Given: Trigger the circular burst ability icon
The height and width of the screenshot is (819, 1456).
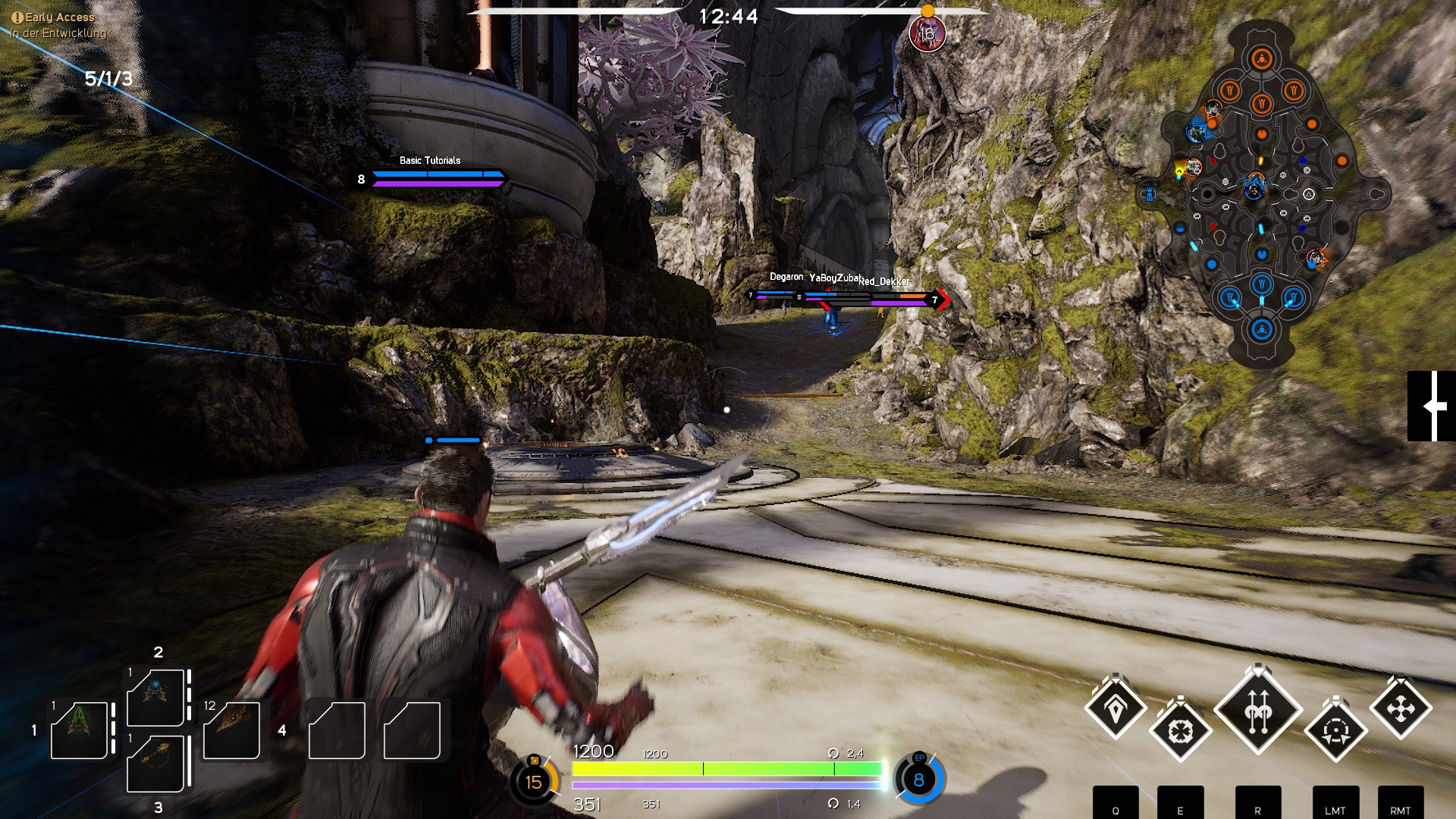Looking at the screenshot, I should tap(1180, 732).
